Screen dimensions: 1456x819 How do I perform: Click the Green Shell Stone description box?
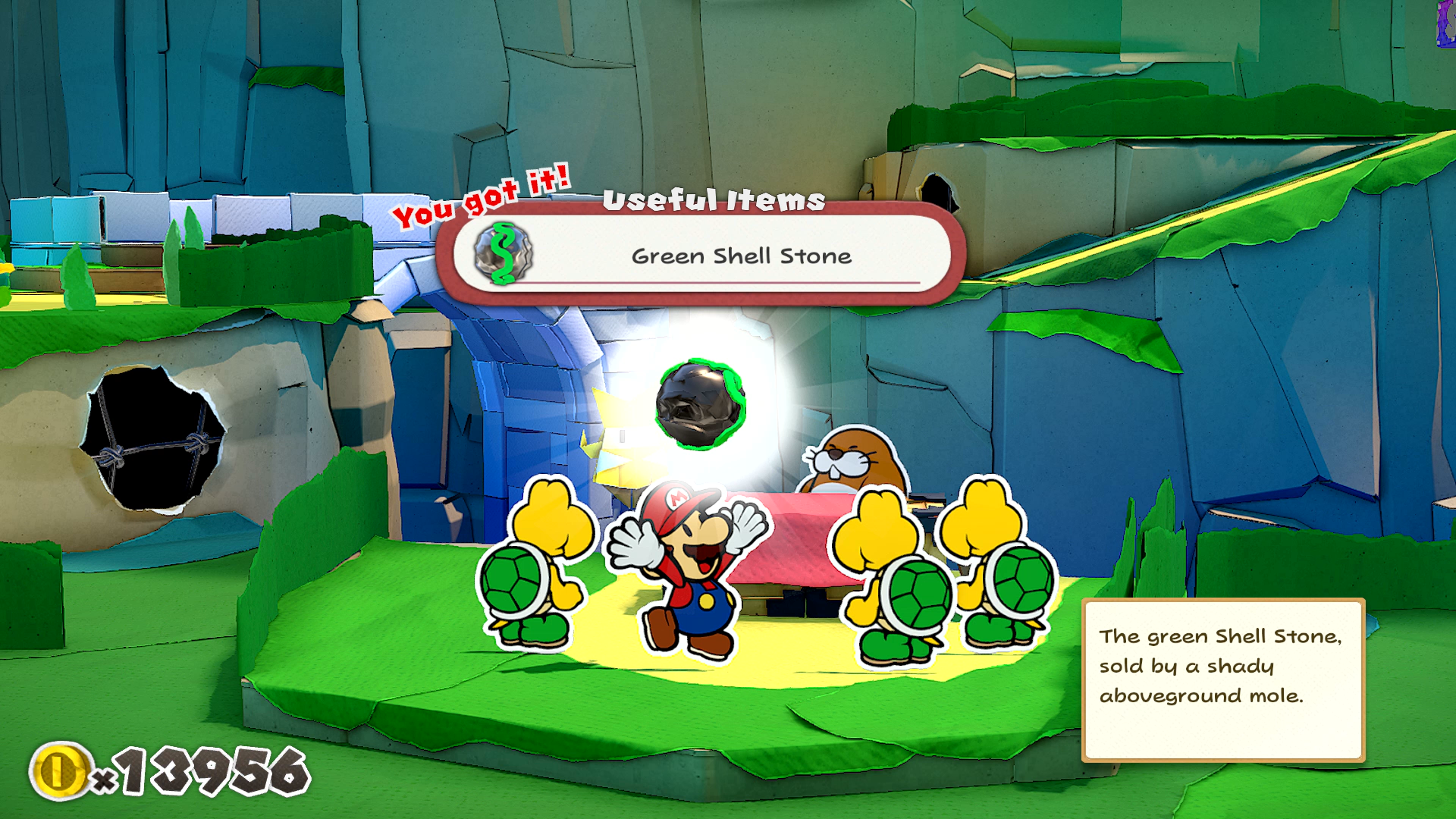point(1222,679)
